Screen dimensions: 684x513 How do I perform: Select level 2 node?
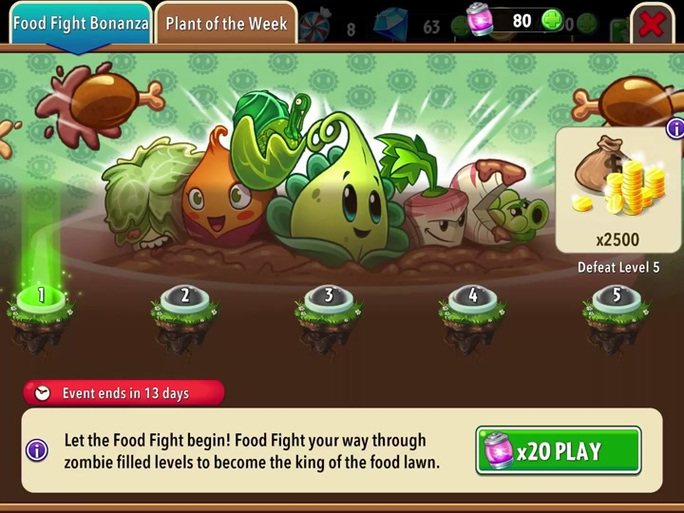tap(185, 298)
